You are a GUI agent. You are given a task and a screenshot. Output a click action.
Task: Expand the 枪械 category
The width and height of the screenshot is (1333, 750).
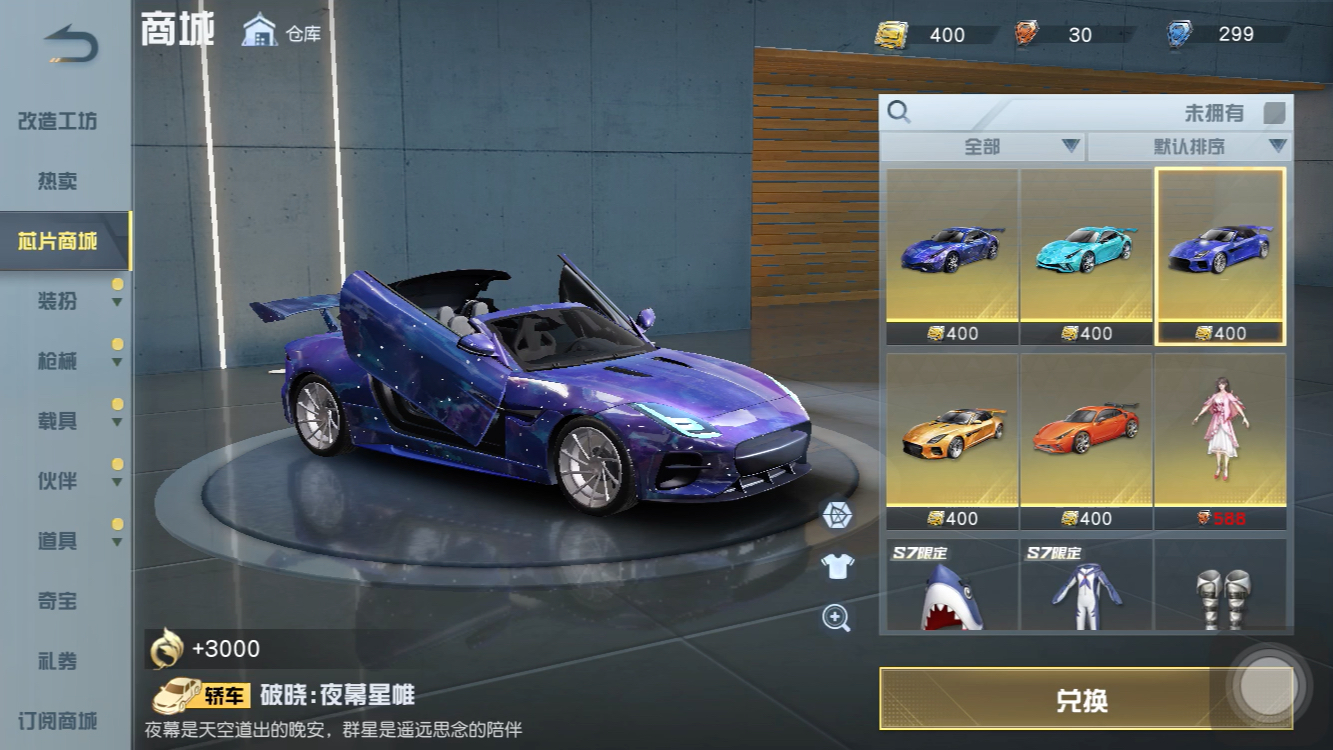tap(58, 361)
